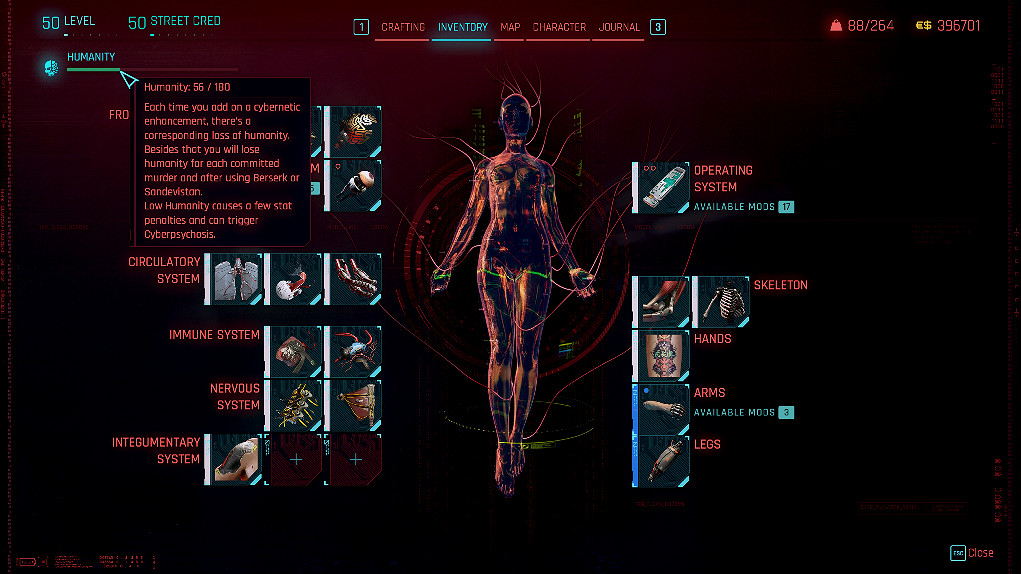Open the Hands tattoo cyberware slot
Screen dimensions: 1021x574
pos(663,355)
